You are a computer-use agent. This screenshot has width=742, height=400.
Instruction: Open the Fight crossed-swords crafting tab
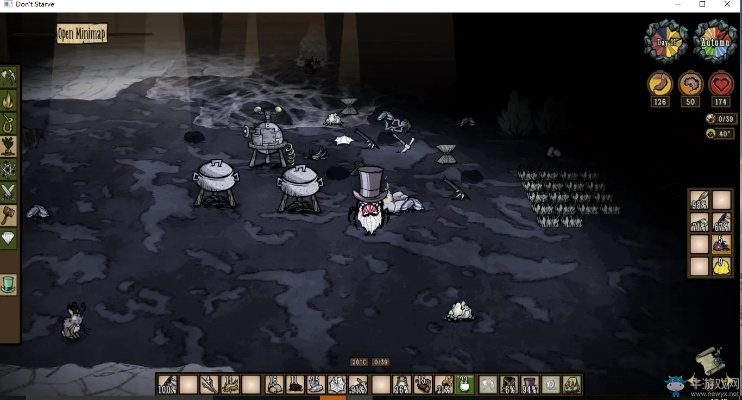tap(9, 190)
